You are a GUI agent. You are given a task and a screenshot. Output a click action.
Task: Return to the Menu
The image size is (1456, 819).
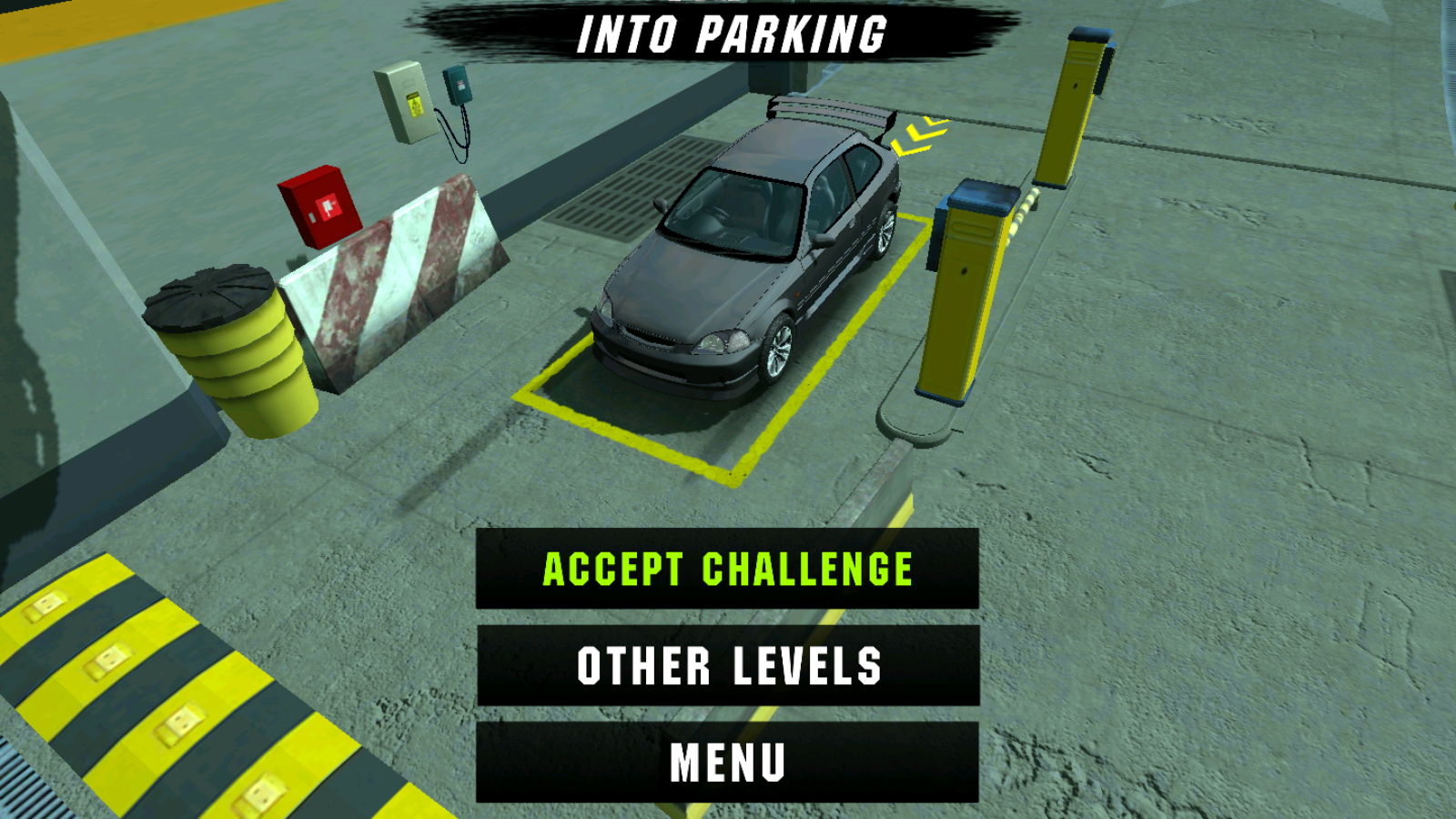(727, 763)
